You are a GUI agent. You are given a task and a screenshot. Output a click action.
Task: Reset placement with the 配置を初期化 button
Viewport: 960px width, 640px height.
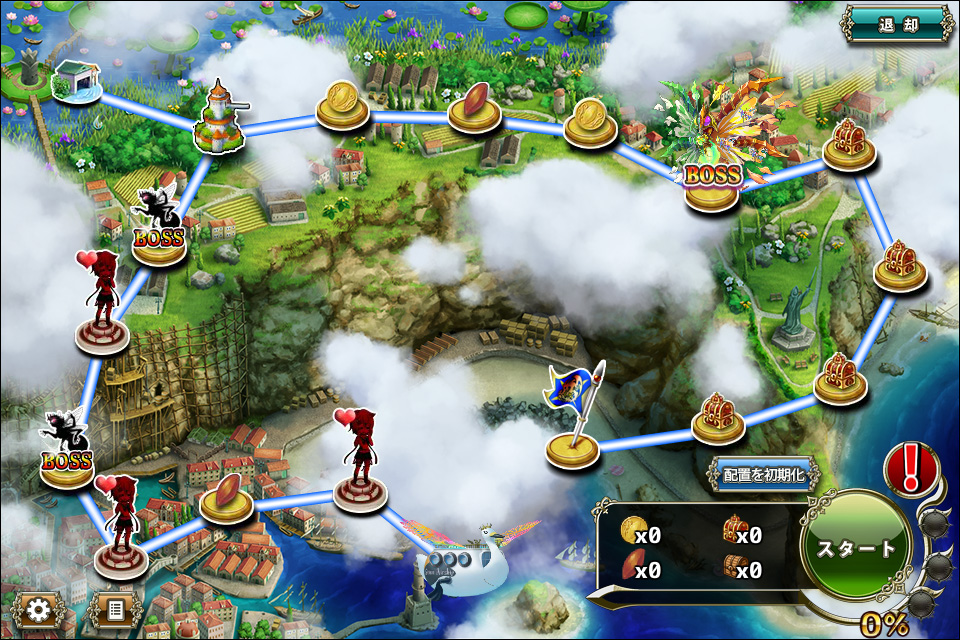click(763, 474)
